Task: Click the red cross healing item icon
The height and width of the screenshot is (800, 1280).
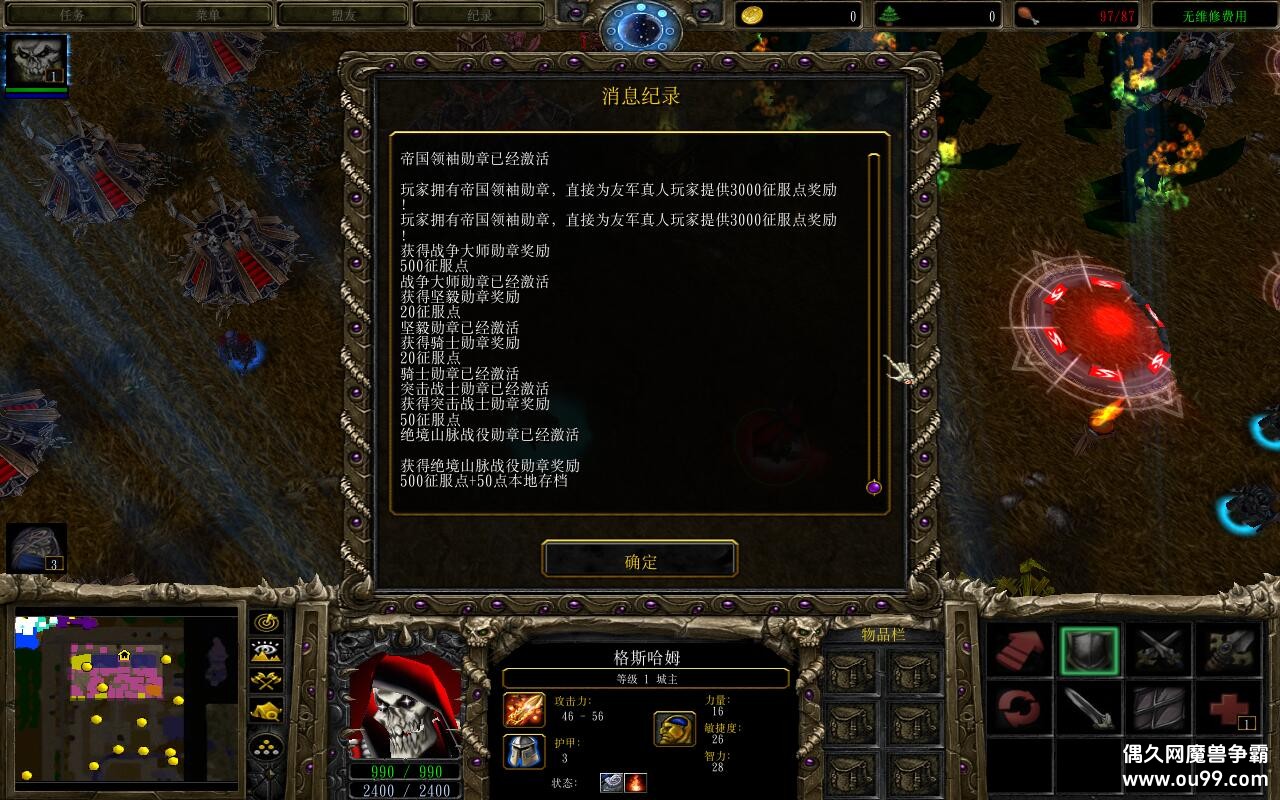Action: click(1228, 706)
